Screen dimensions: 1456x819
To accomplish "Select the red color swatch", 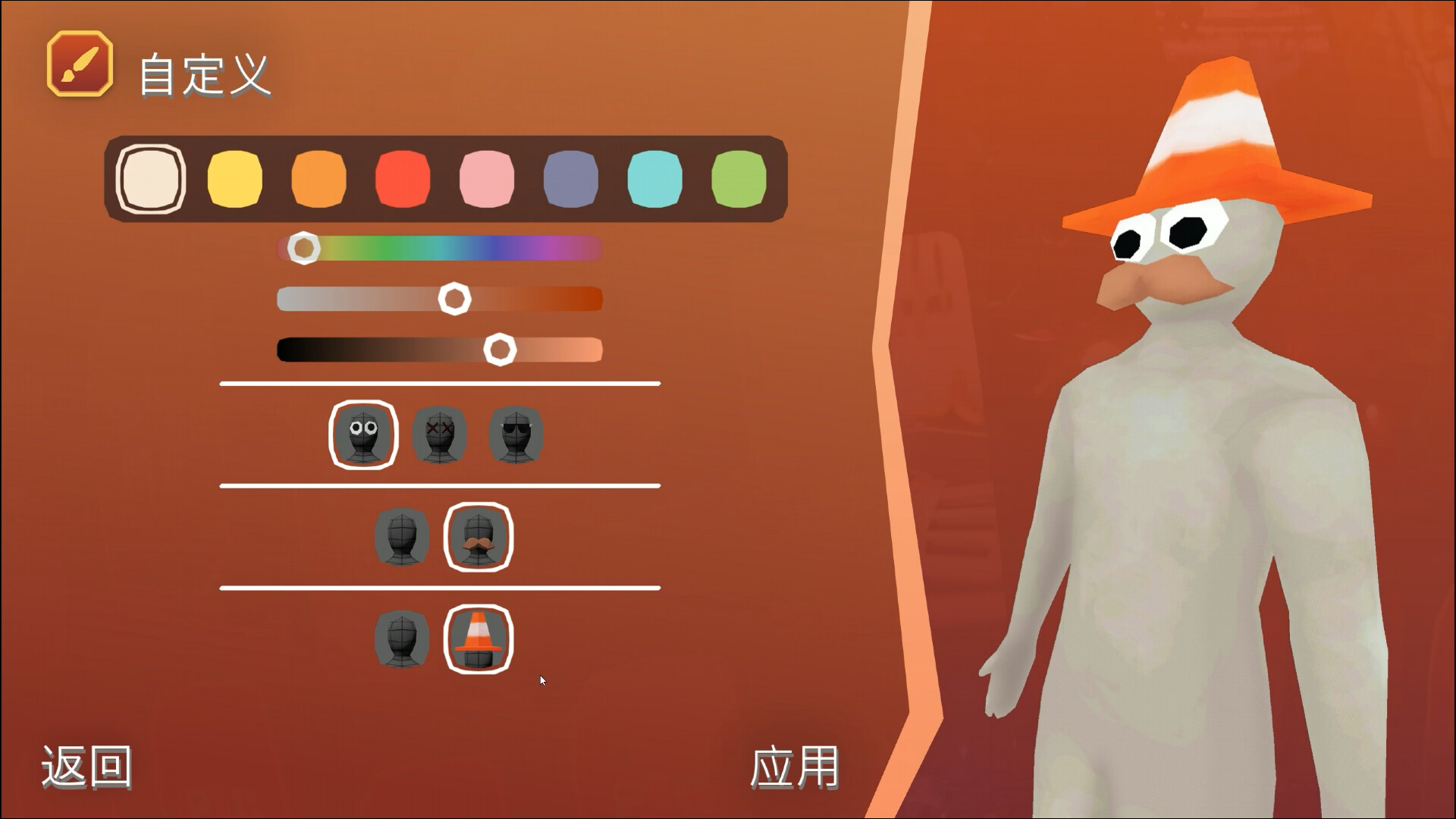I will coord(402,179).
